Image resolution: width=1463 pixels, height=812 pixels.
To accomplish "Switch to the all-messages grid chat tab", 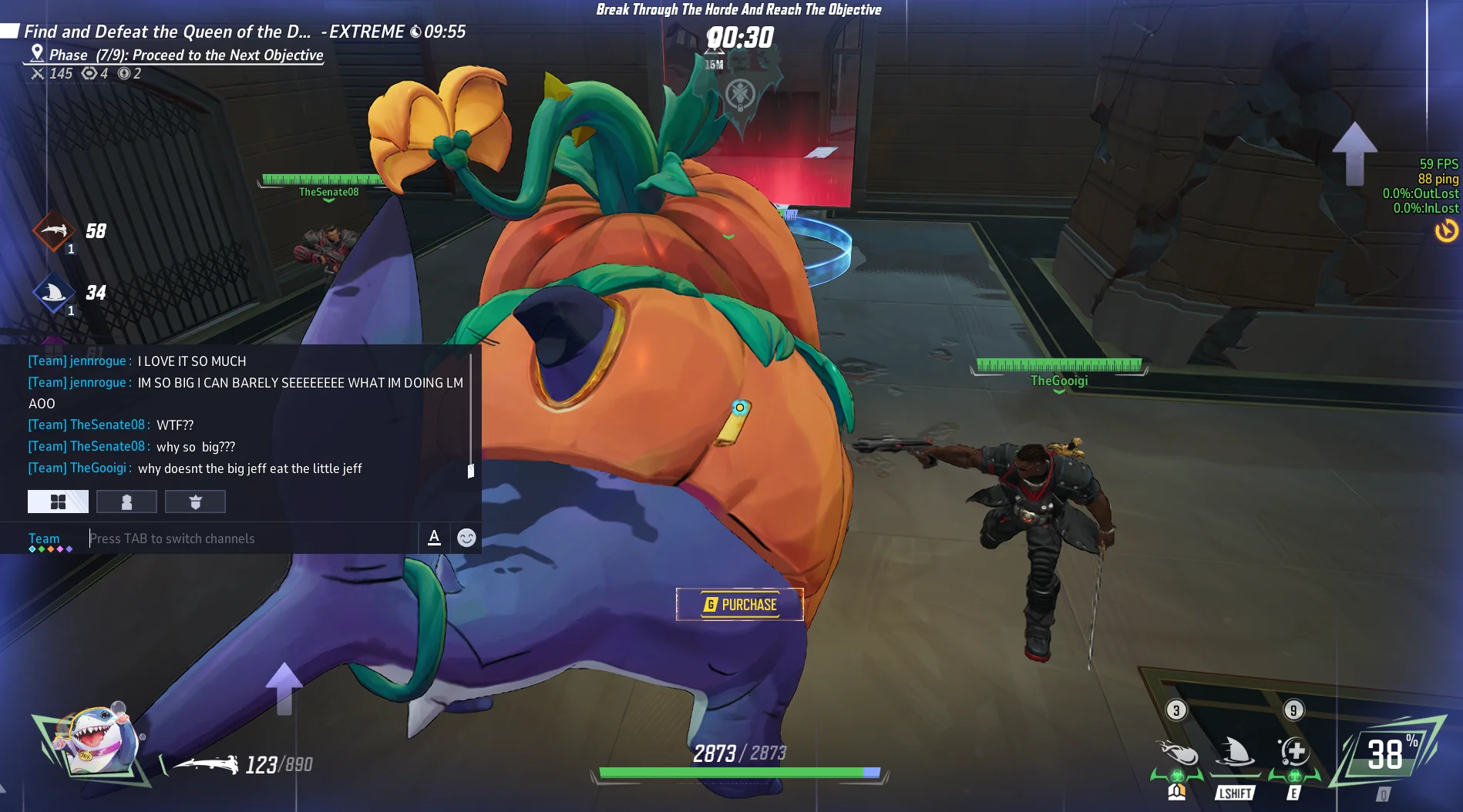I will [58, 502].
